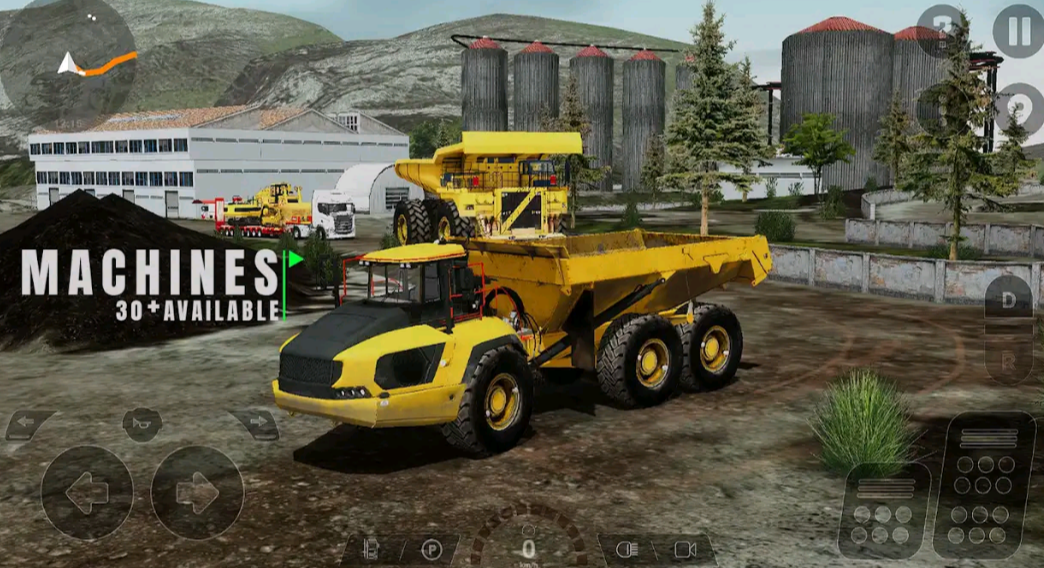
Task: Switch the camera view
Action: [x=685, y=549]
